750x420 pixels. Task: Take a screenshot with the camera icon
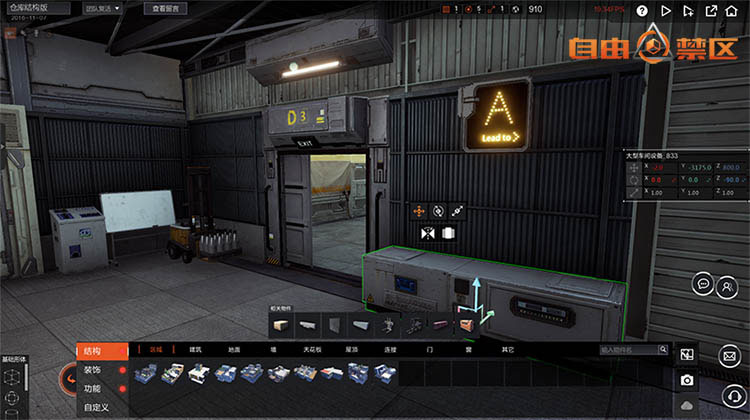pos(688,380)
